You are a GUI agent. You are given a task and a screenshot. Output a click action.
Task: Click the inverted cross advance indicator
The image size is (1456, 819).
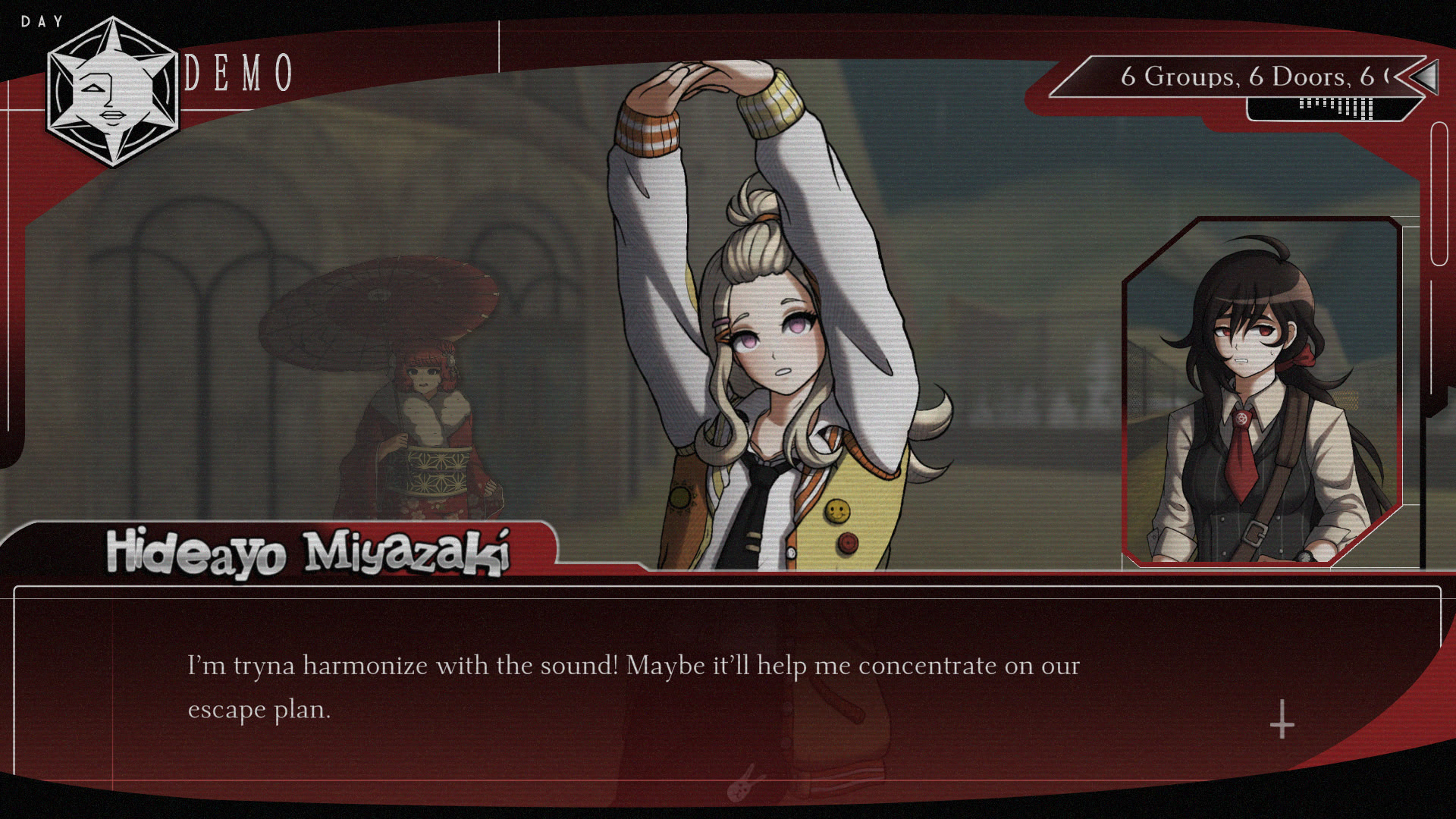pyautogui.click(x=1280, y=724)
